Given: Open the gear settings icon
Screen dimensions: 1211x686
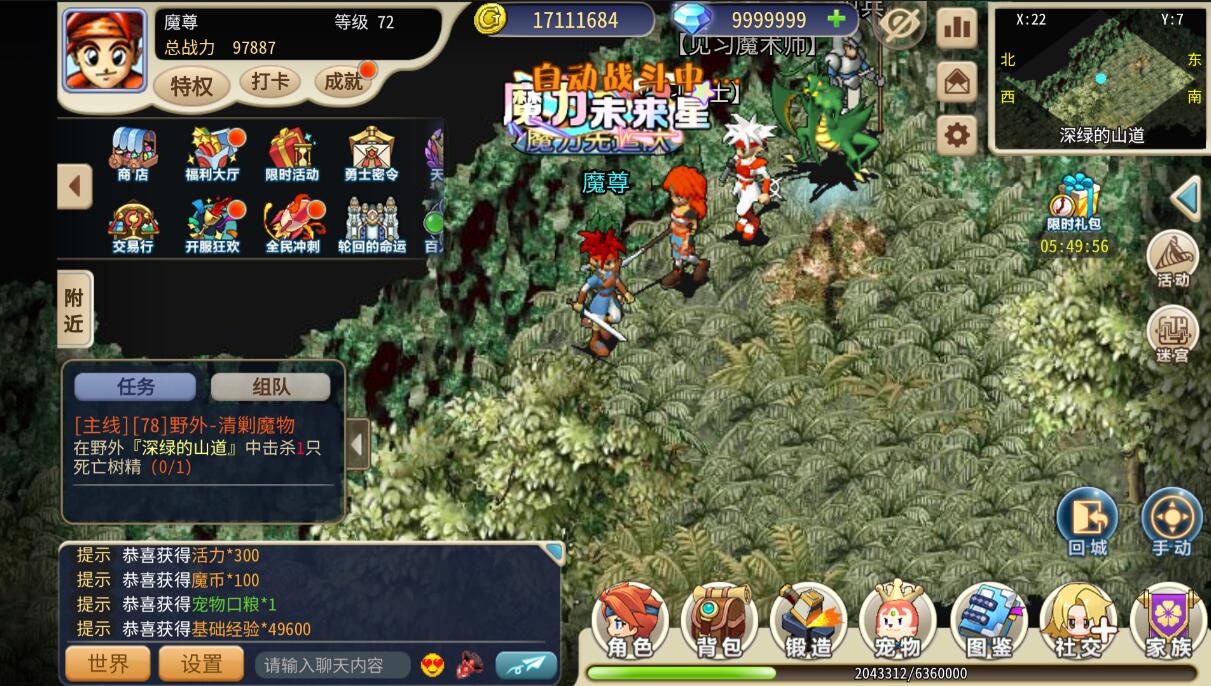Looking at the screenshot, I should click(x=957, y=135).
